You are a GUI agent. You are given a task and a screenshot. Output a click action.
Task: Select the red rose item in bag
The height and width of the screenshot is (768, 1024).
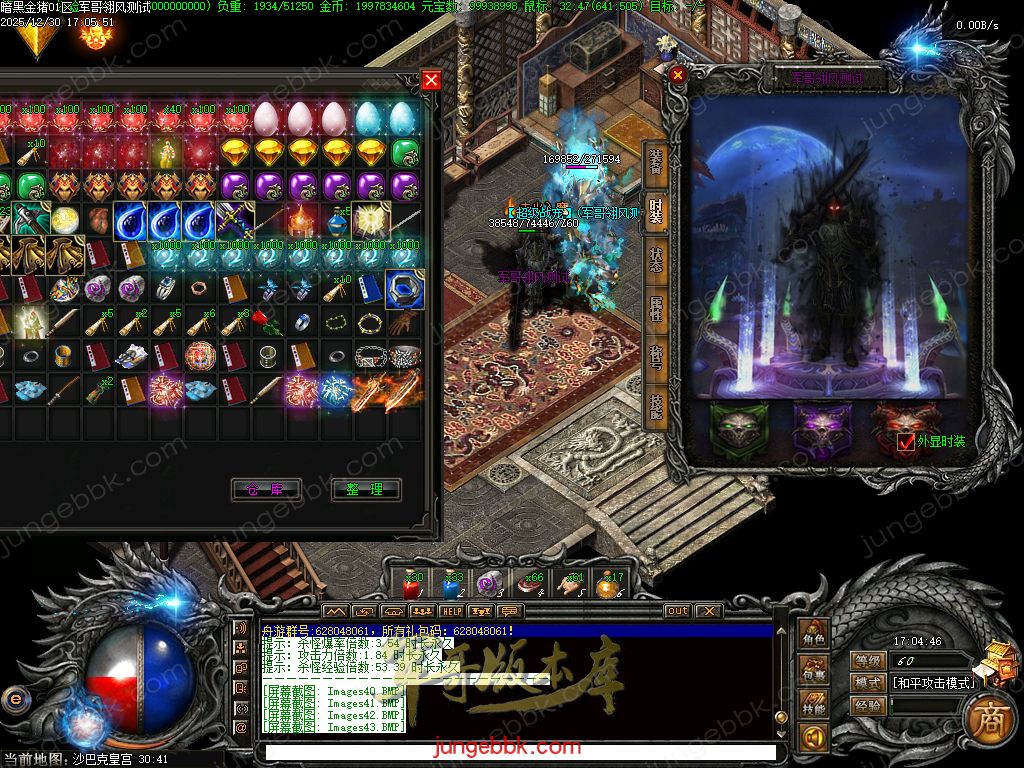coord(263,322)
